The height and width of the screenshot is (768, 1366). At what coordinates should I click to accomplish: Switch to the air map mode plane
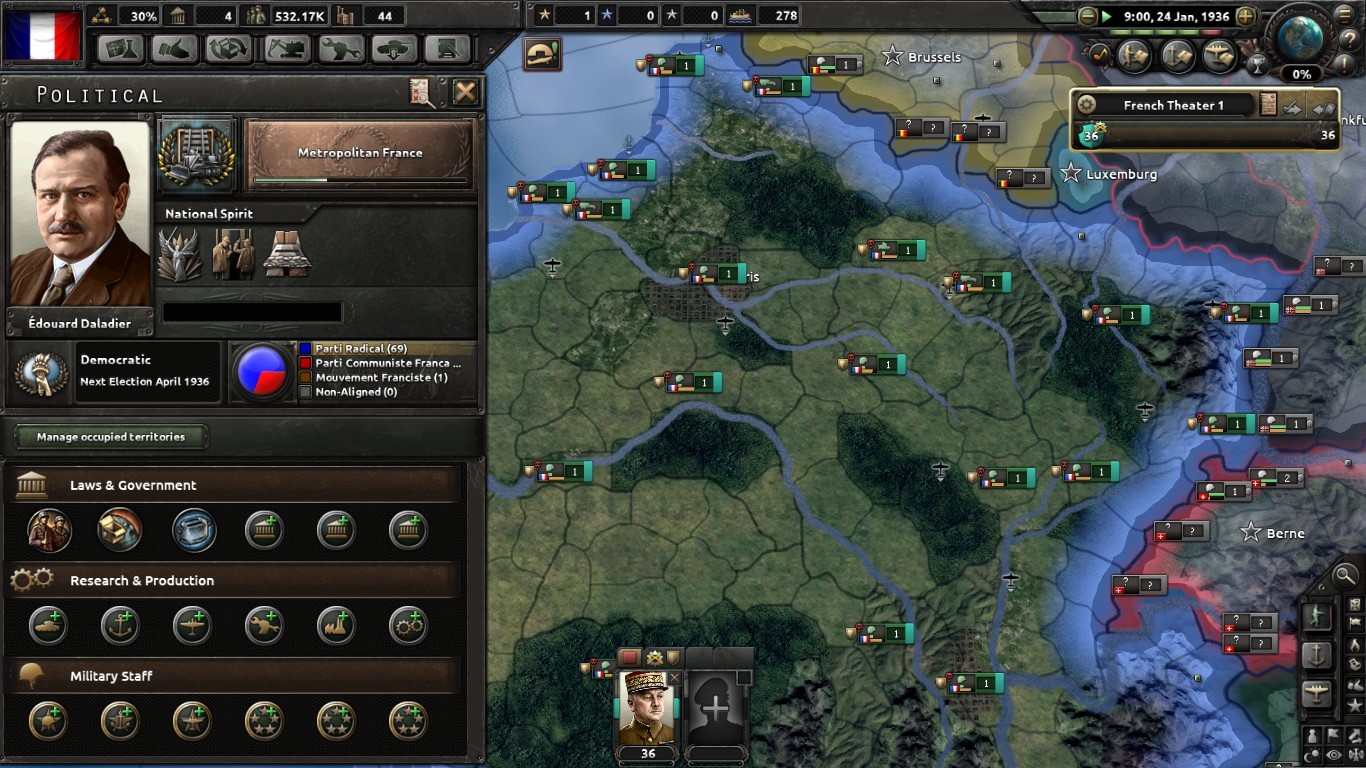pos(1317,693)
